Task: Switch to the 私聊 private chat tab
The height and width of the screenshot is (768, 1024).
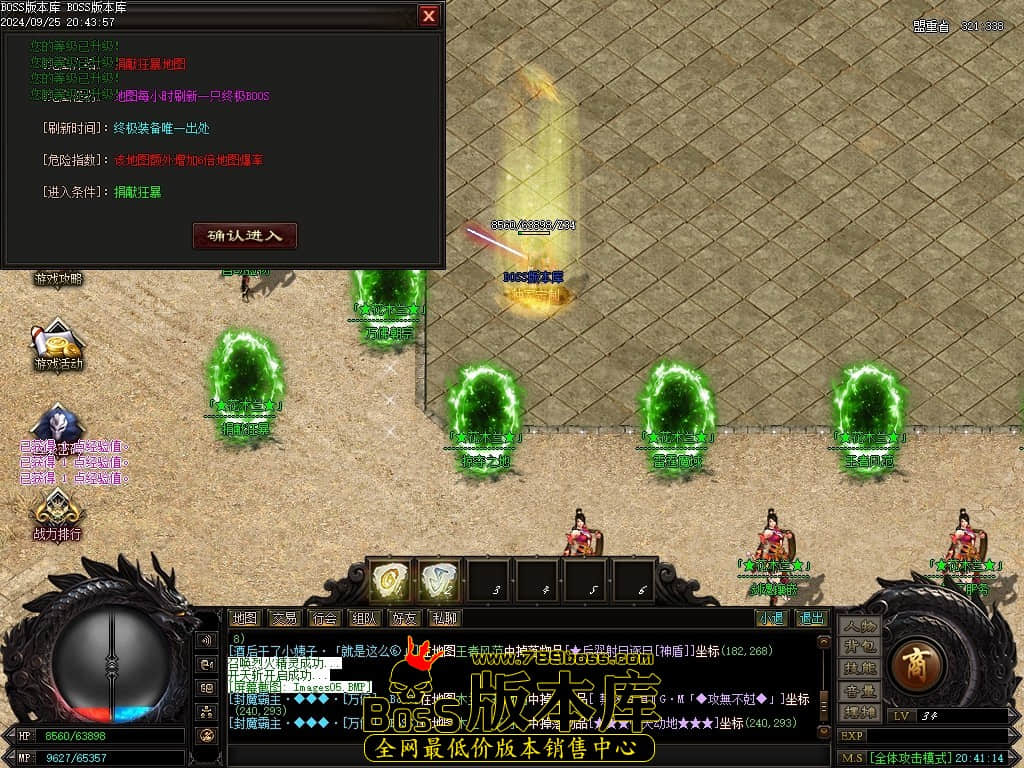Action: pyautogui.click(x=444, y=618)
